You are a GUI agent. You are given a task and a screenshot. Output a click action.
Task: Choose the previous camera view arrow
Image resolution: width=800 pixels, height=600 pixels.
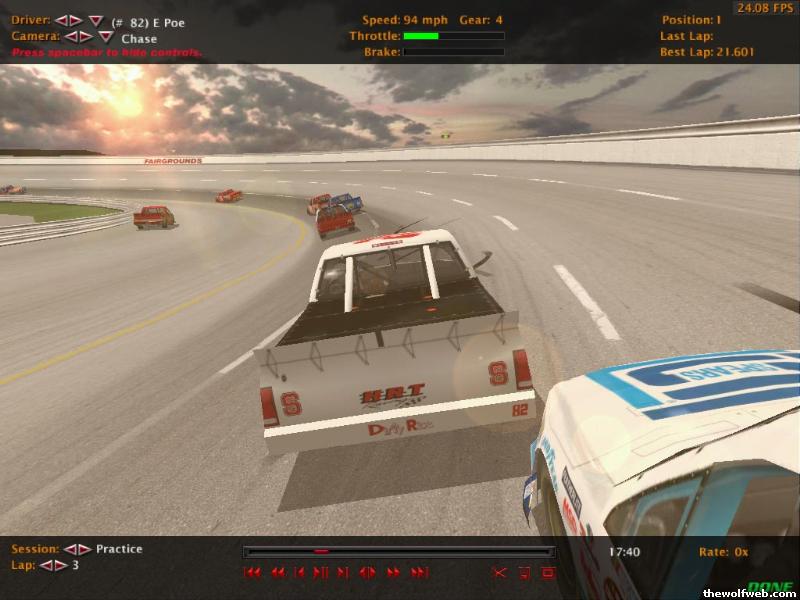[70, 37]
